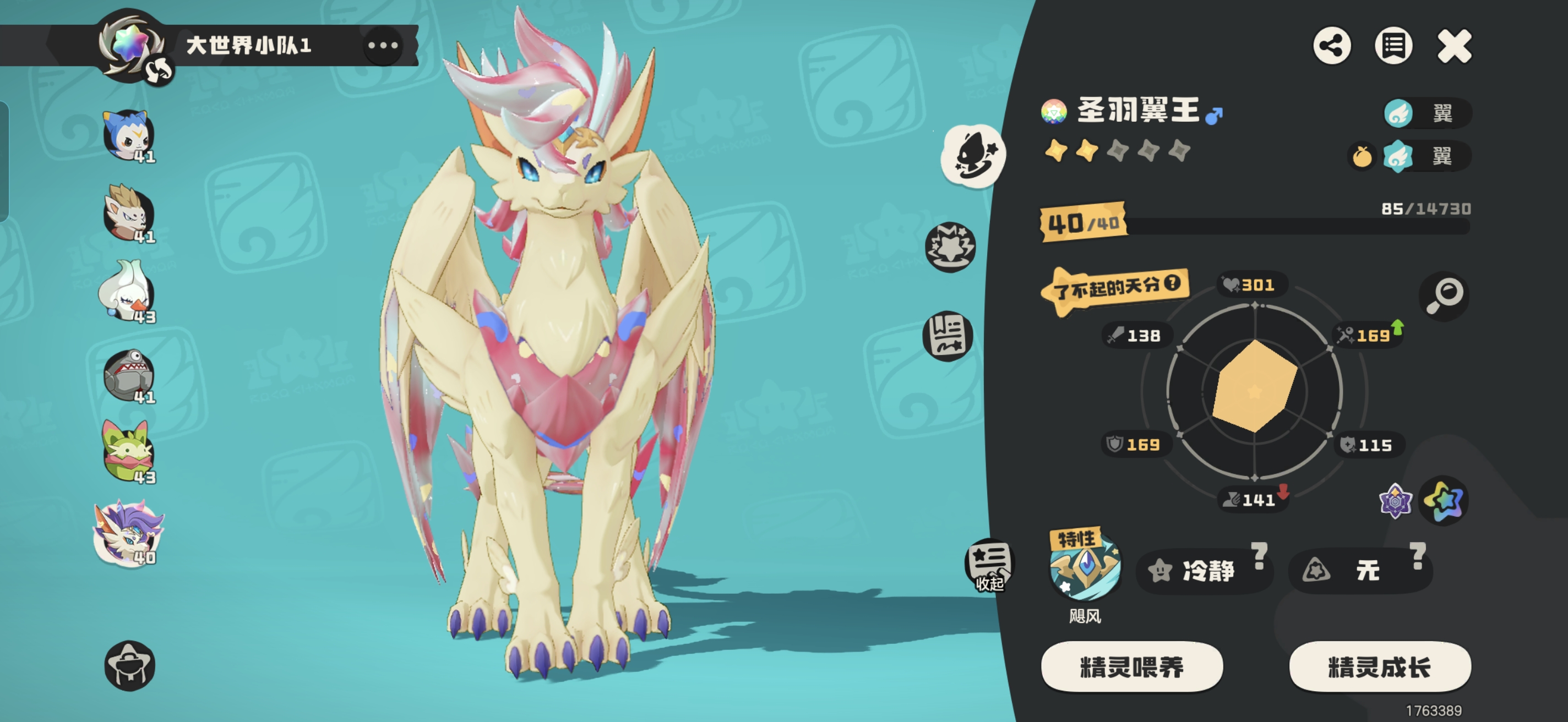Select the green cat spirit portrait
This screenshot has height=722, width=1568.
tap(128, 453)
